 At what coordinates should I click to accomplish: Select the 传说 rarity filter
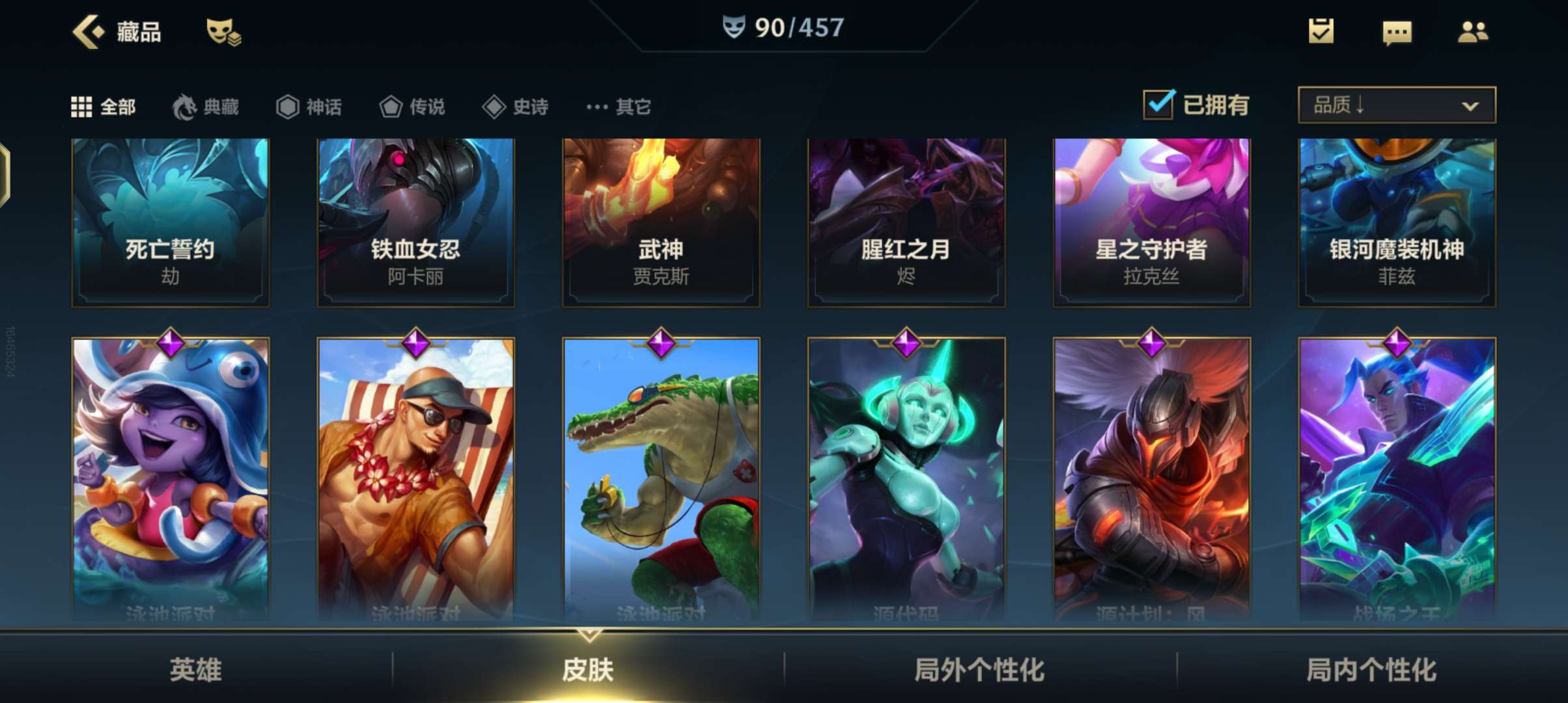(412, 106)
